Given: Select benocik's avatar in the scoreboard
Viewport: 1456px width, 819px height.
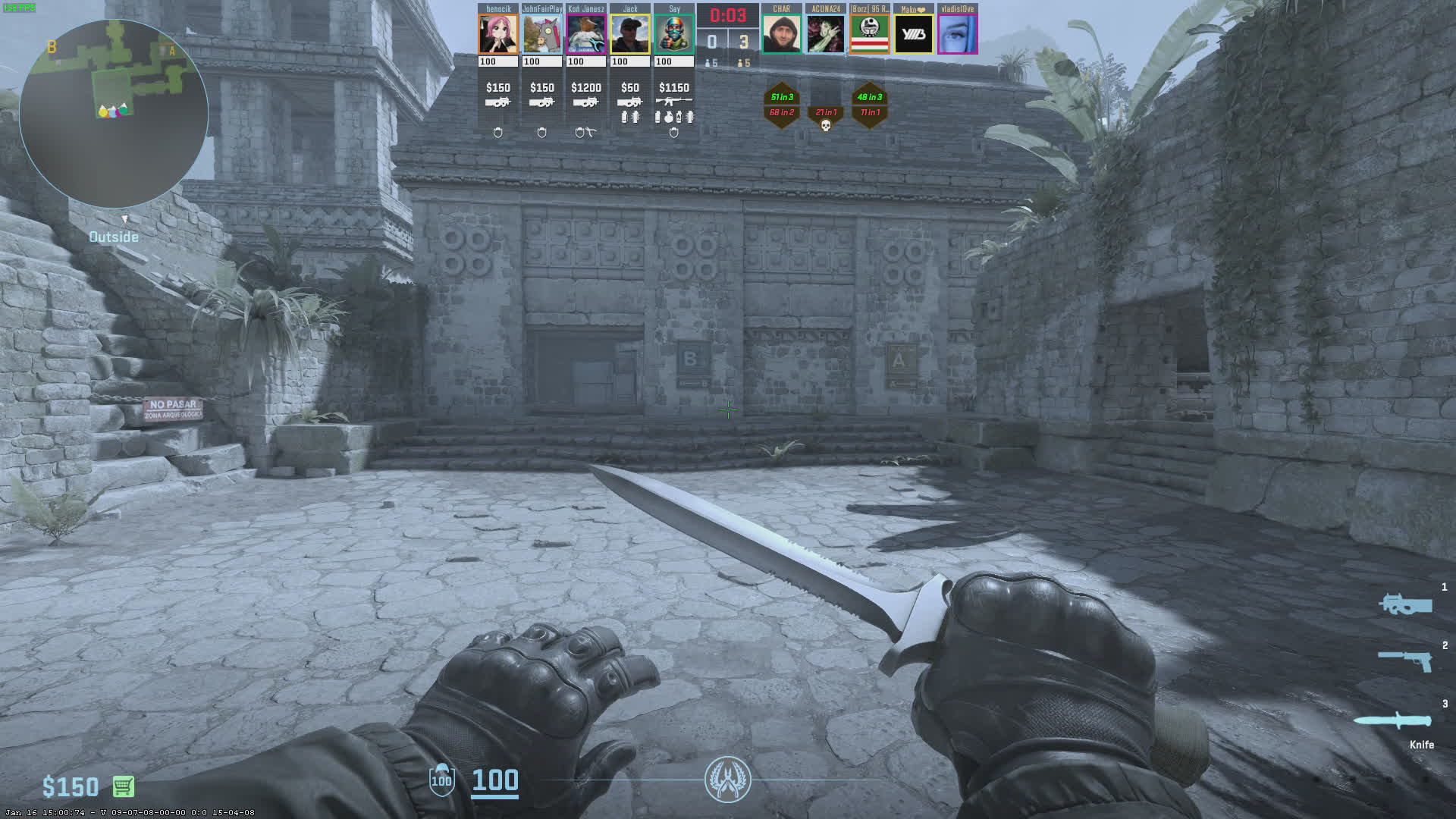Looking at the screenshot, I should click(498, 34).
